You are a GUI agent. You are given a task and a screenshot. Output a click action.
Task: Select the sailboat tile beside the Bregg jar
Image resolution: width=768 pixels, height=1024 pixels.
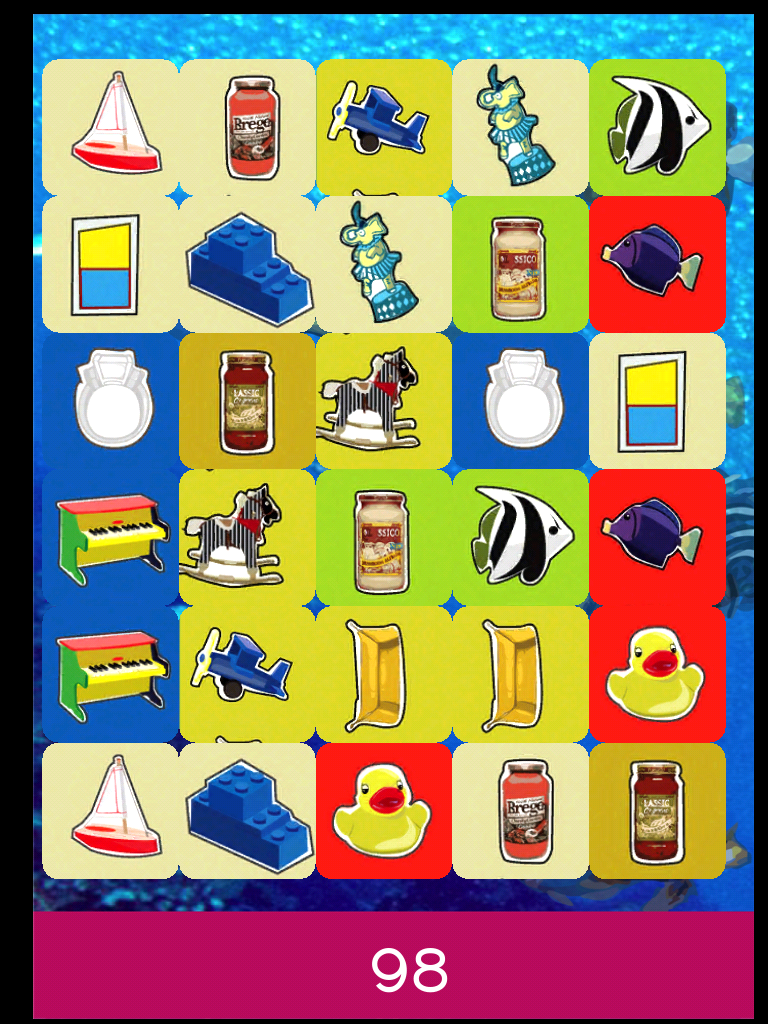click(x=110, y=127)
